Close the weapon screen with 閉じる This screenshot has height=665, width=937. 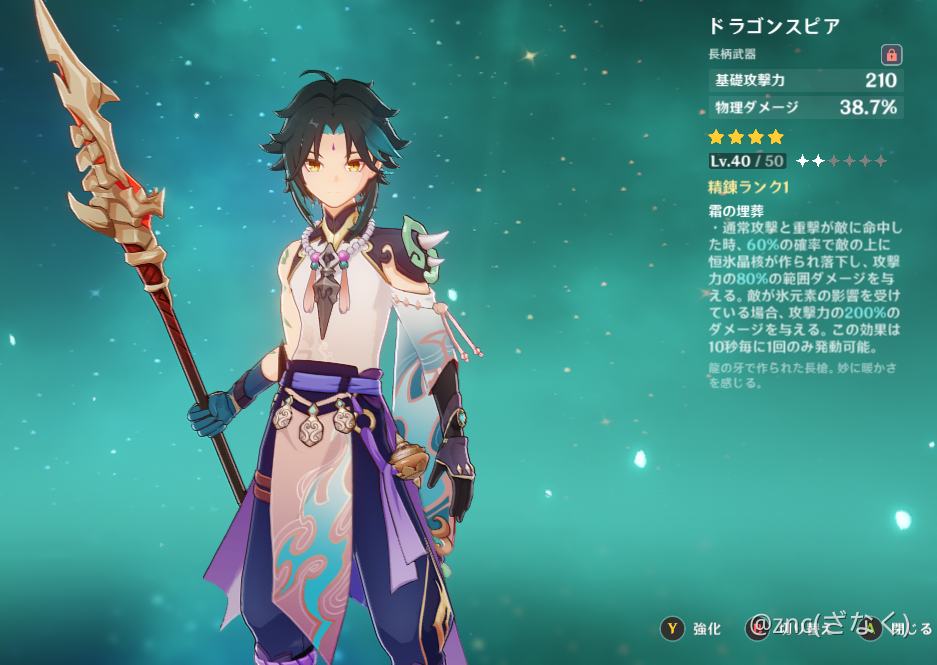pos(900,628)
